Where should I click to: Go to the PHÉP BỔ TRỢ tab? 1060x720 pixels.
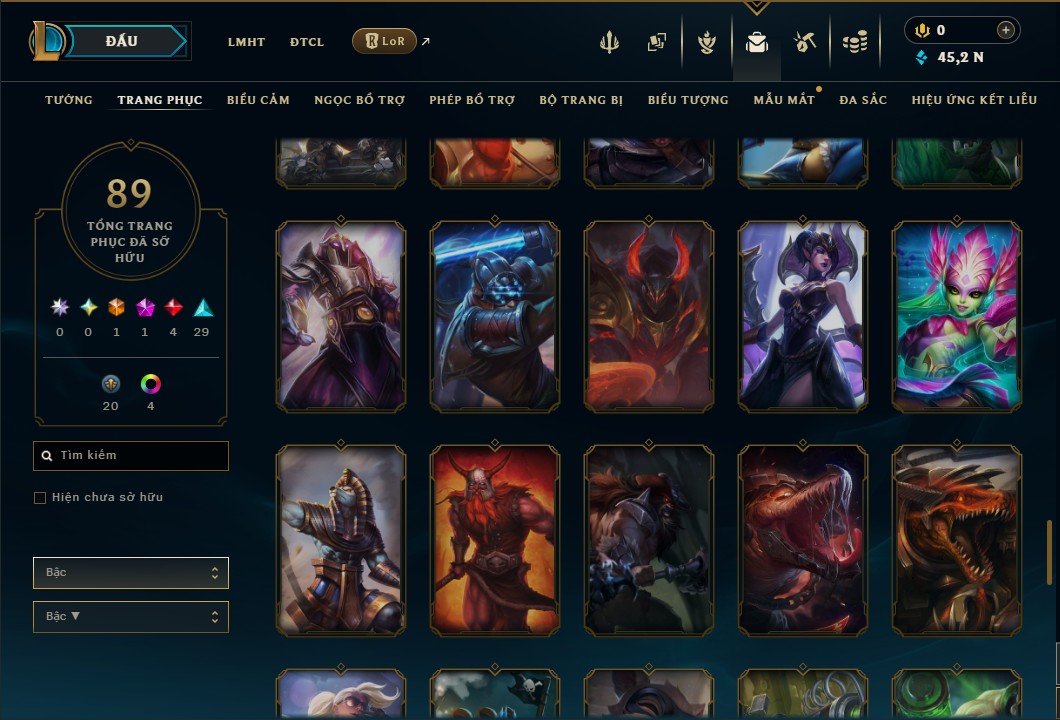[472, 100]
